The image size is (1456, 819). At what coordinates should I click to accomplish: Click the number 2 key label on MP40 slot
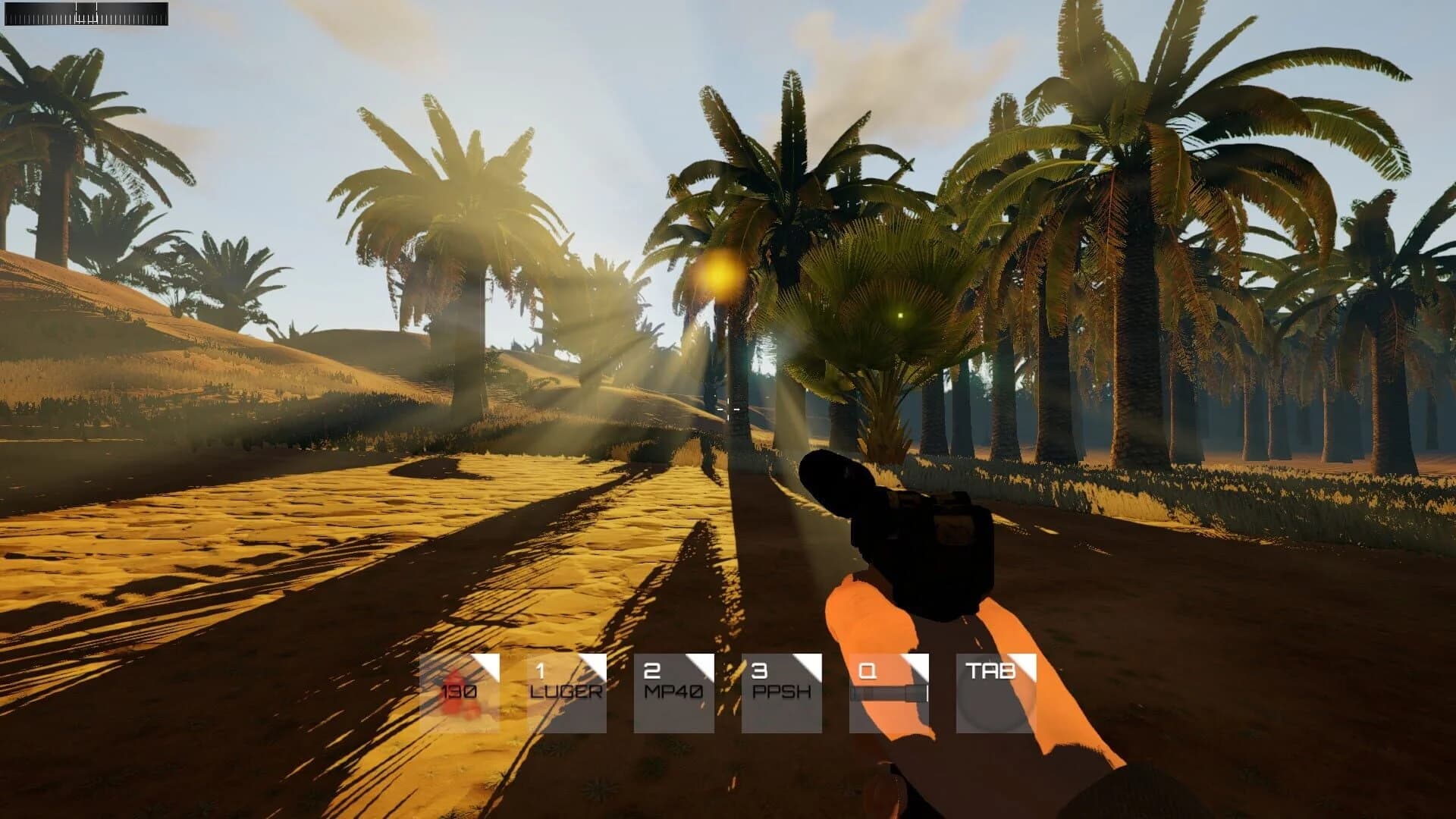pos(651,671)
